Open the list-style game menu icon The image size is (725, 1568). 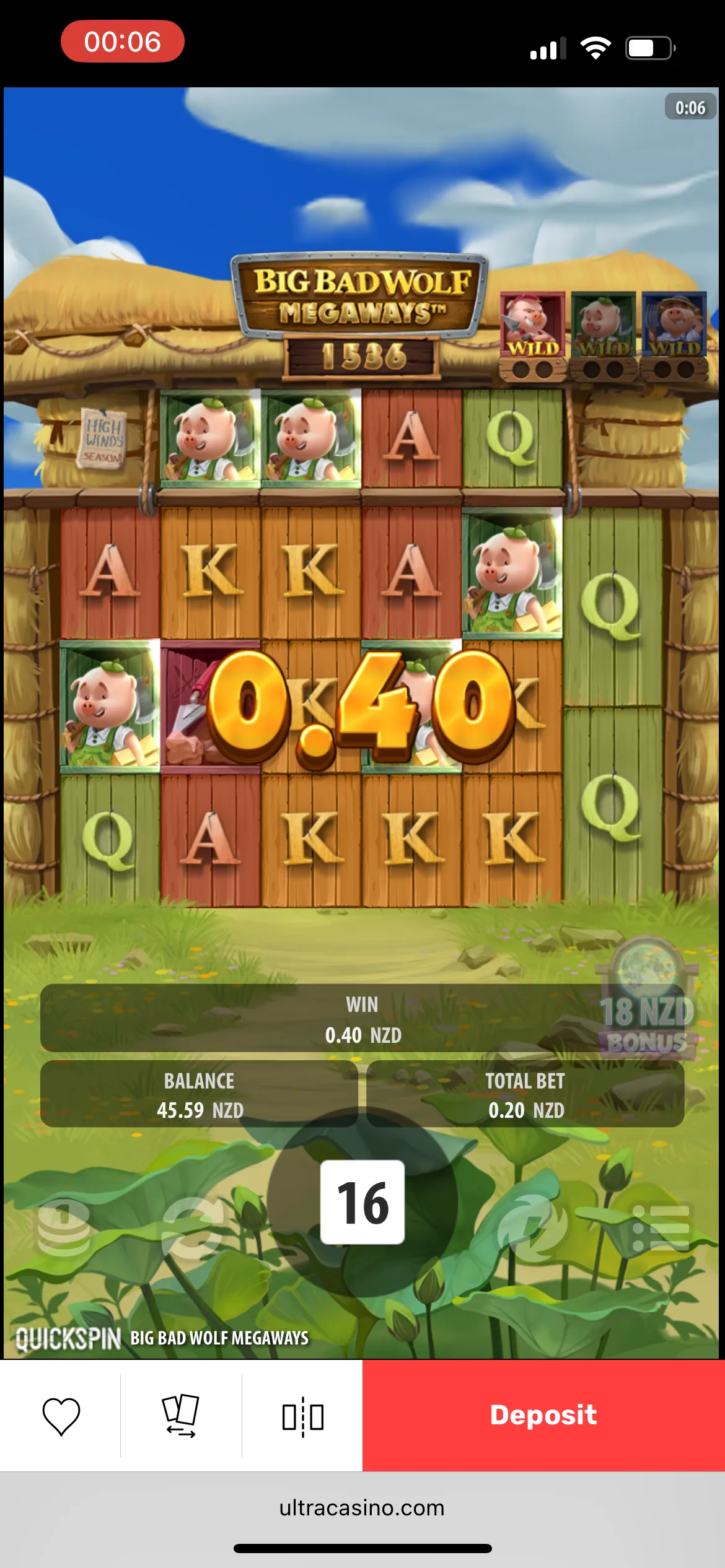click(x=661, y=1228)
